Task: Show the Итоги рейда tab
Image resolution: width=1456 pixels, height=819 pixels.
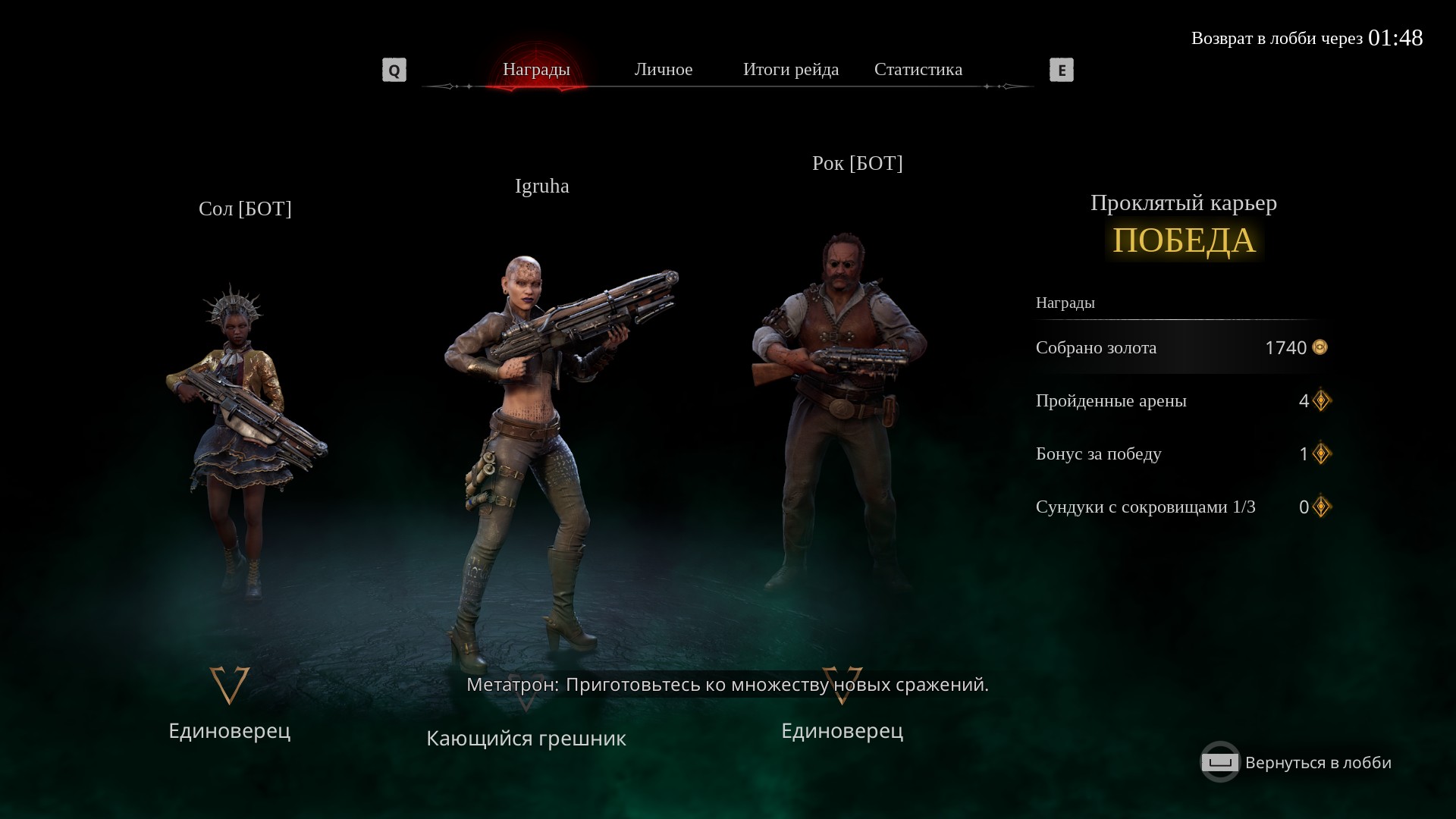Action: pyautogui.click(x=791, y=70)
